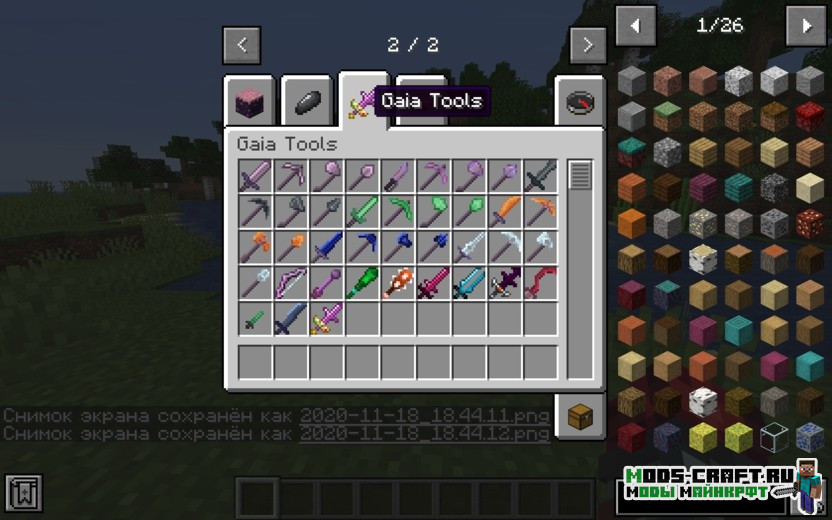Select the pink bow item
This screenshot has height=520, width=832.
pyautogui.click(x=290, y=284)
